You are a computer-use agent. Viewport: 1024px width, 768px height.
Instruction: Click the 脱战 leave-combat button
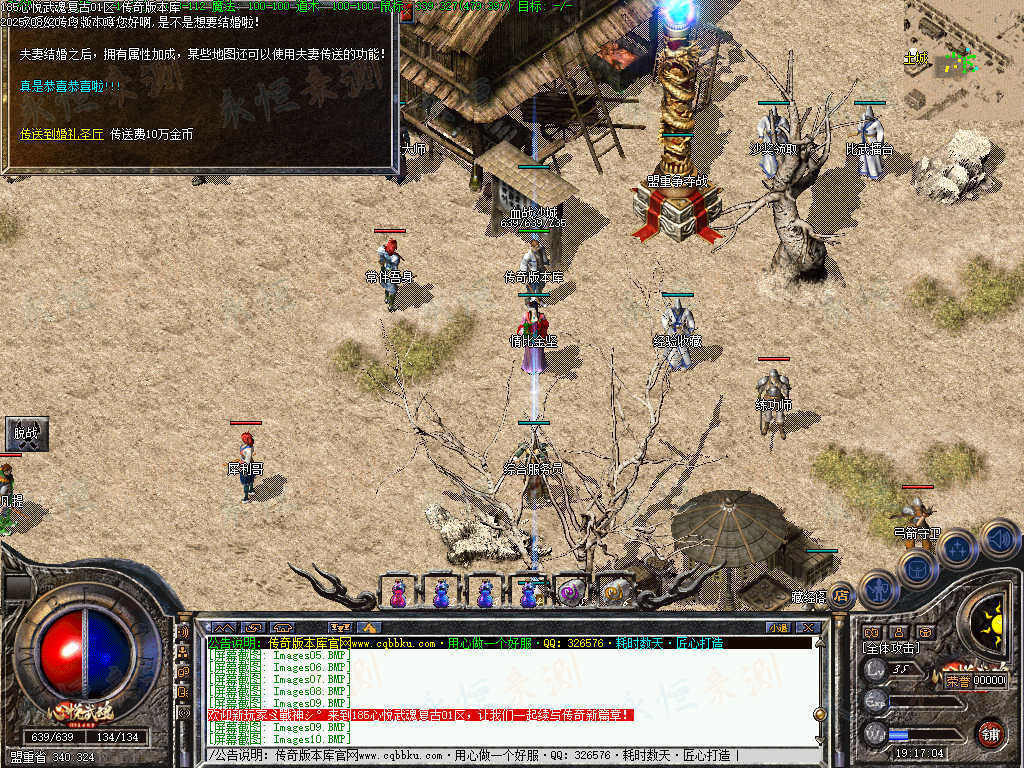pos(25,434)
